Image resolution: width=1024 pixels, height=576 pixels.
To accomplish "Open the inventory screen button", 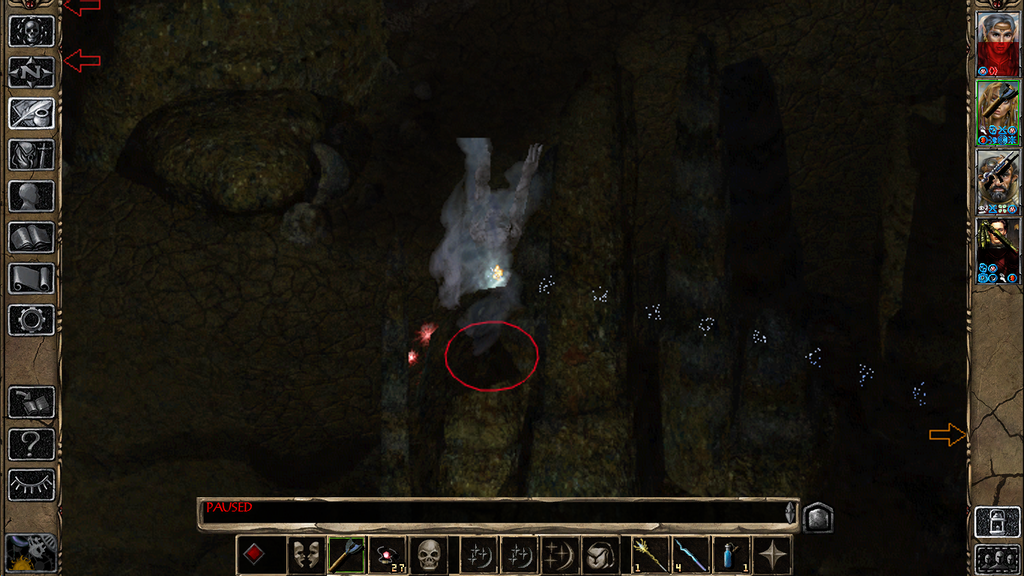I will pos(31,154).
